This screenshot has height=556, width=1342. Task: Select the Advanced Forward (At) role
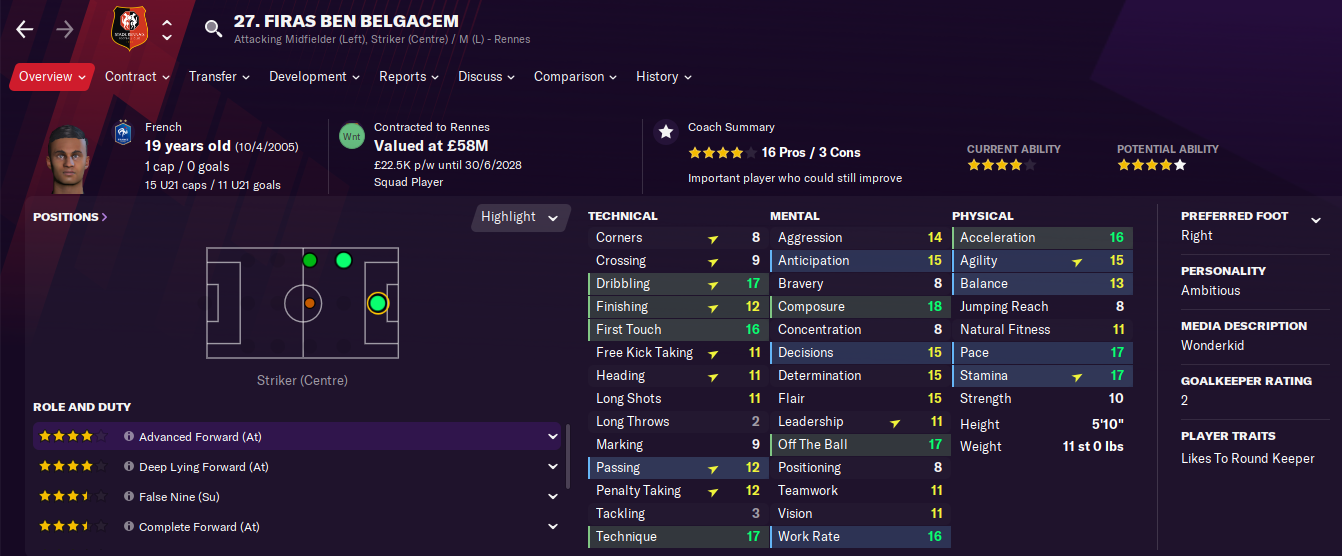coord(200,437)
